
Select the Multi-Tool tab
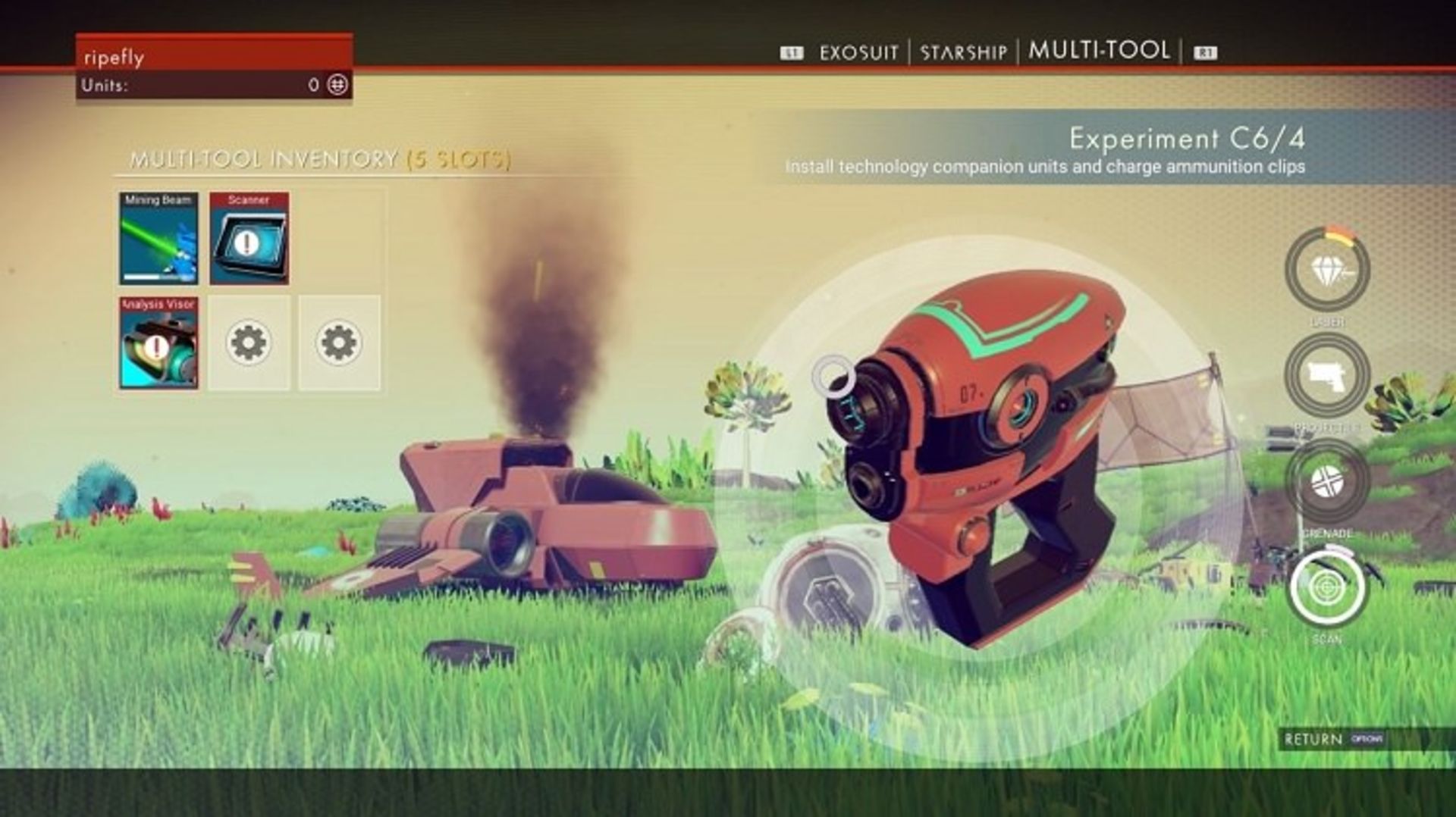coord(1099,51)
